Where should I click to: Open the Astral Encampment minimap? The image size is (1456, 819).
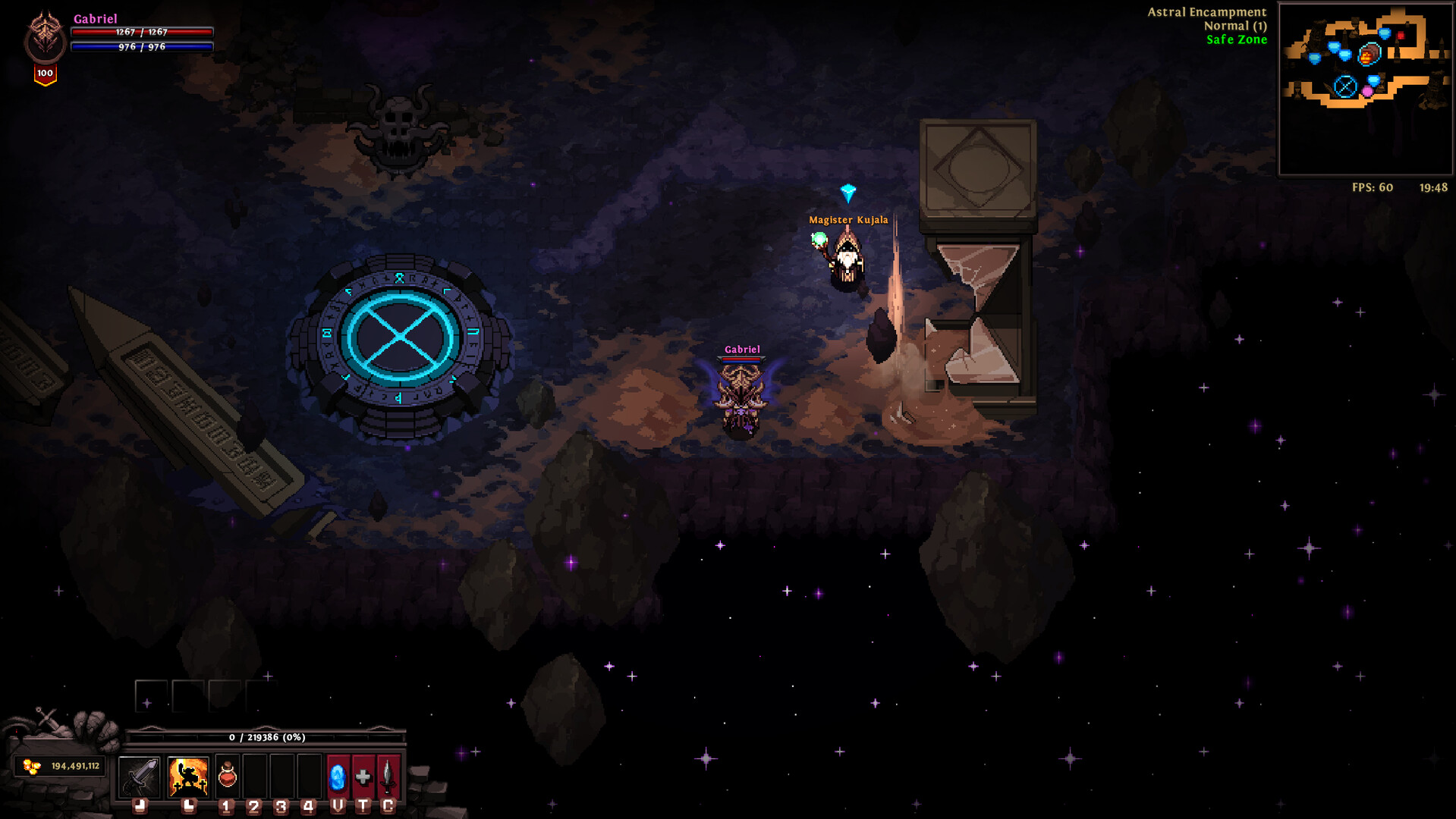tap(1365, 89)
